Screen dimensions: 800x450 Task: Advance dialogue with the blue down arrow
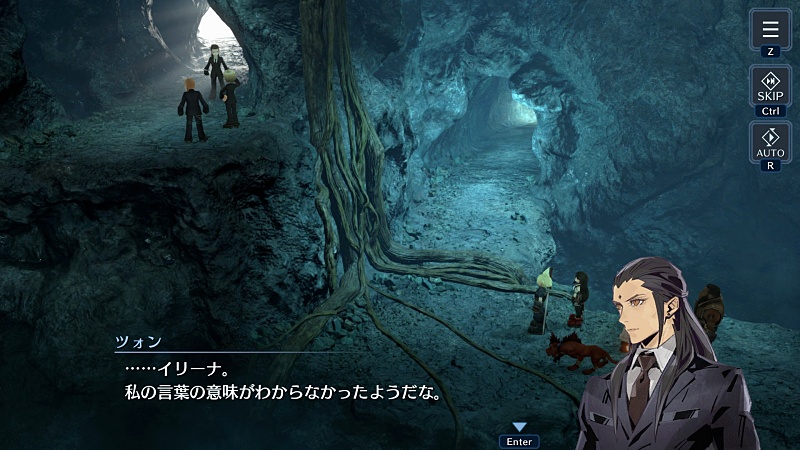tap(519, 427)
